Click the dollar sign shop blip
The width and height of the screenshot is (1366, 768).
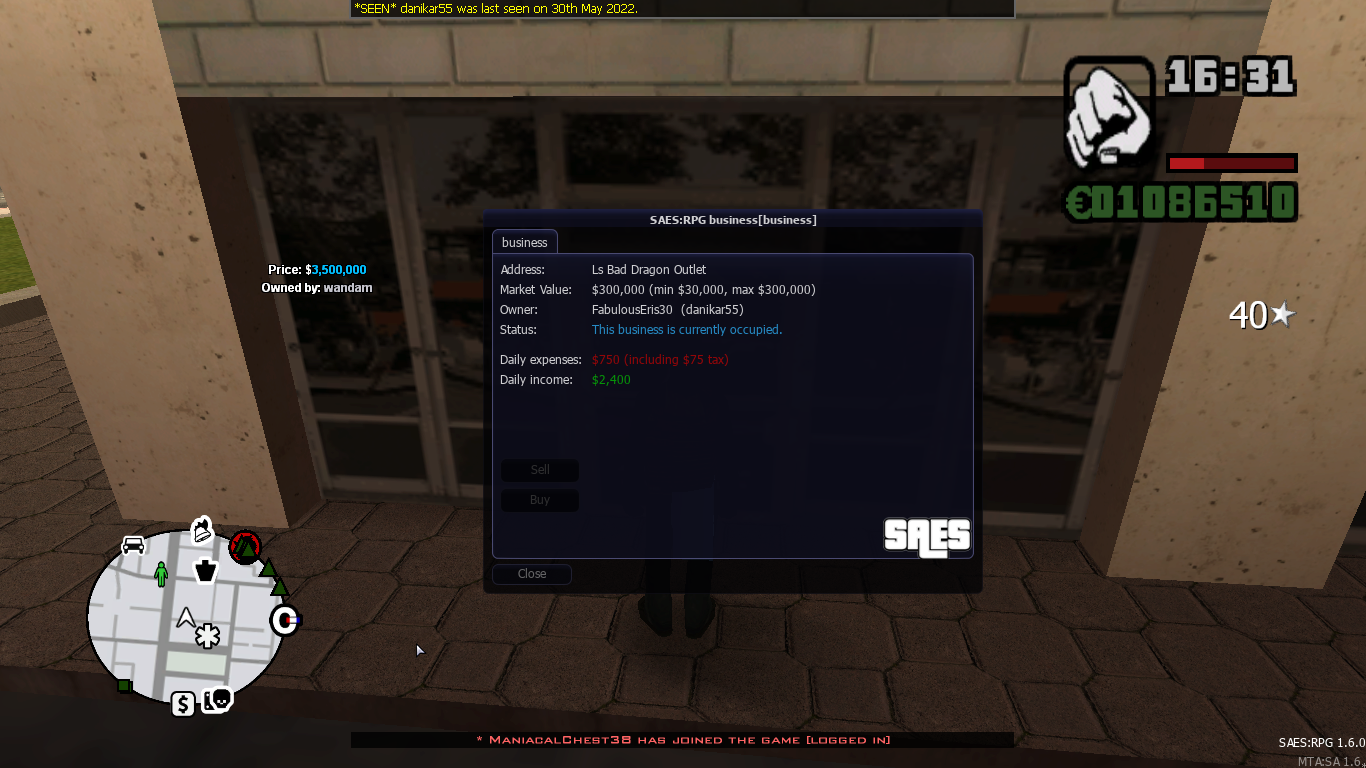point(182,704)
